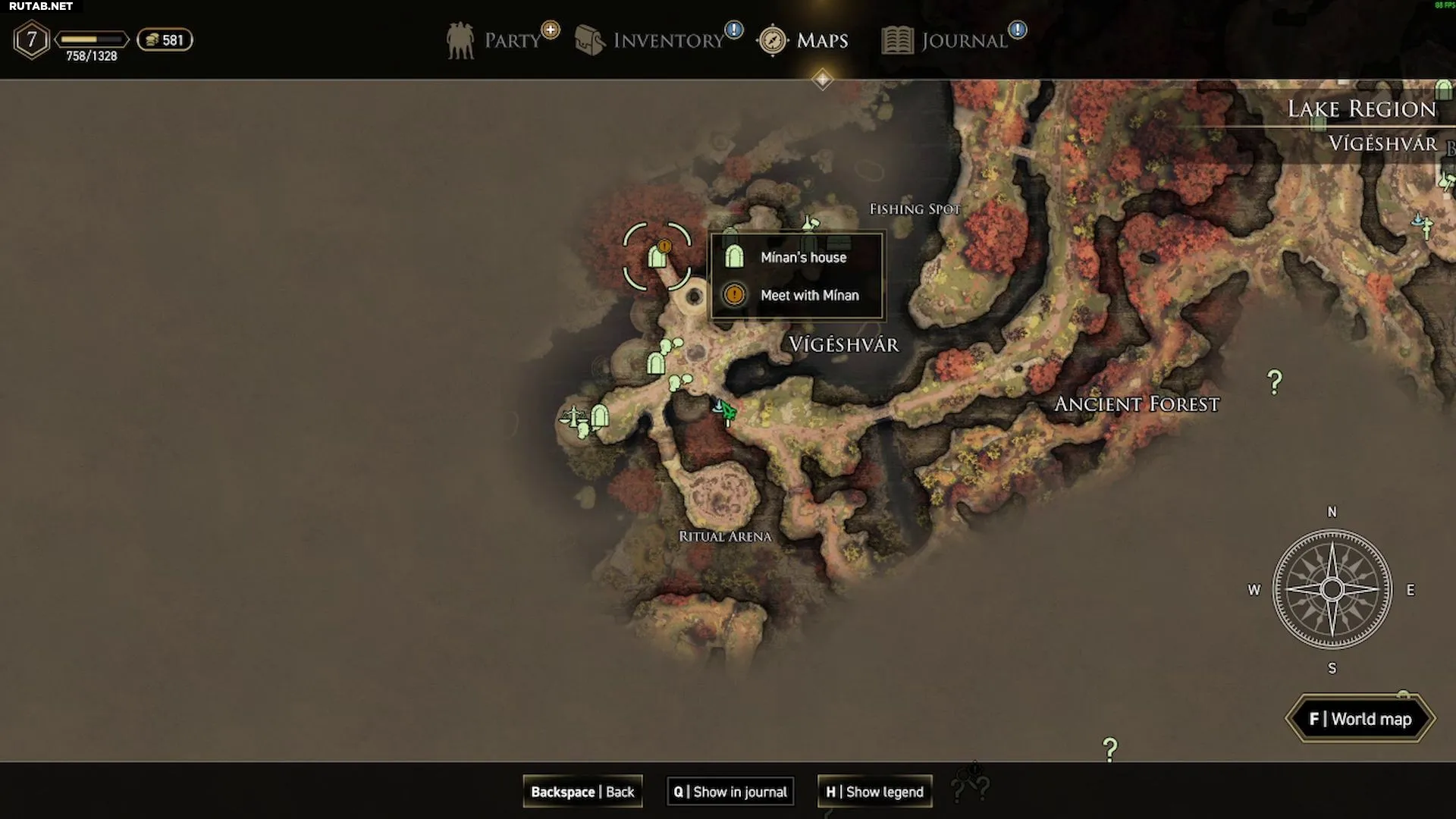Select the question mark marker above the bottom bar
Image resolution: width=1456 pixels, height=819 pixels.
point(1110,750)
